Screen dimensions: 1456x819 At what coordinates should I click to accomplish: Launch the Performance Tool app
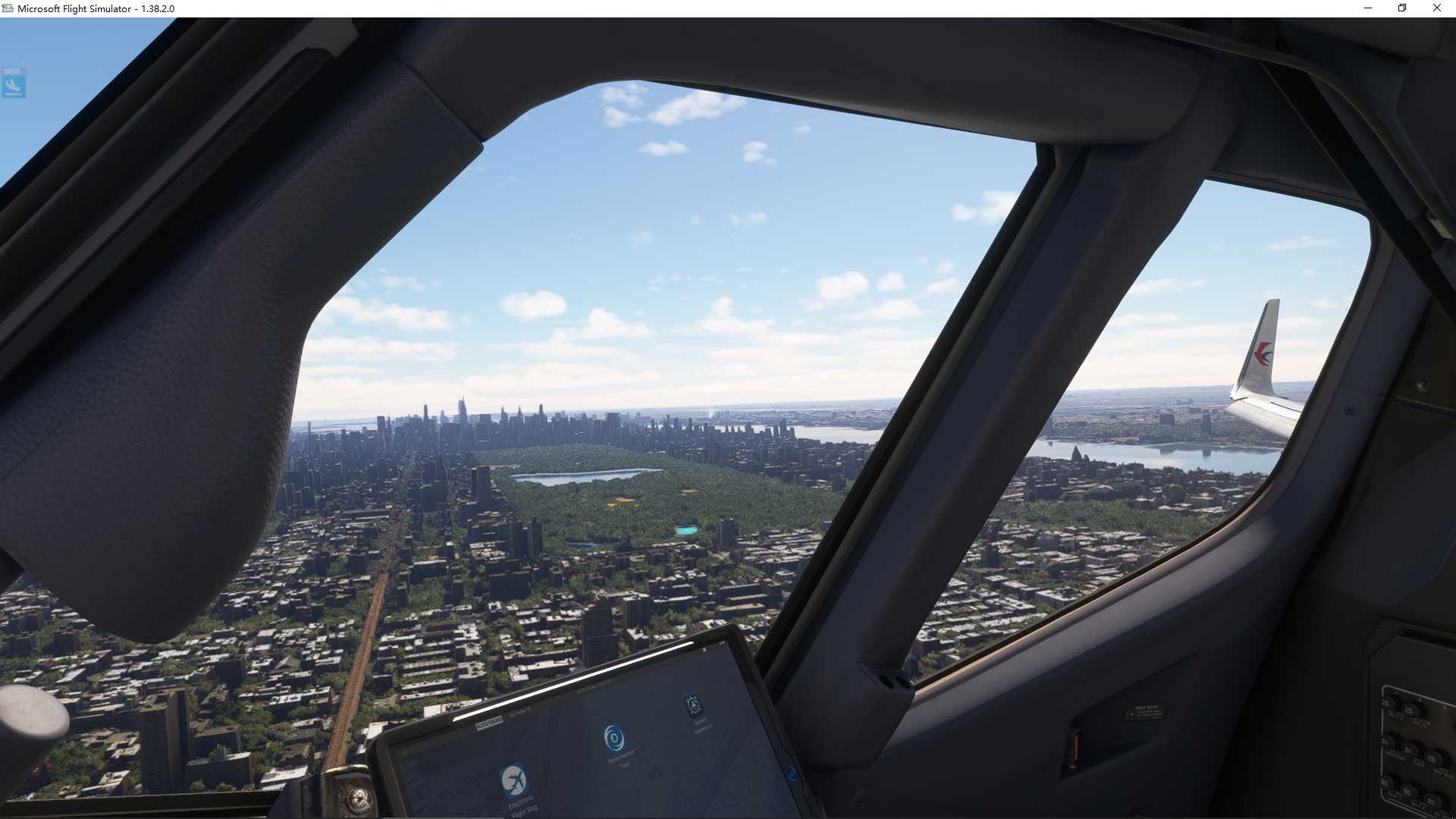[613, 737]
